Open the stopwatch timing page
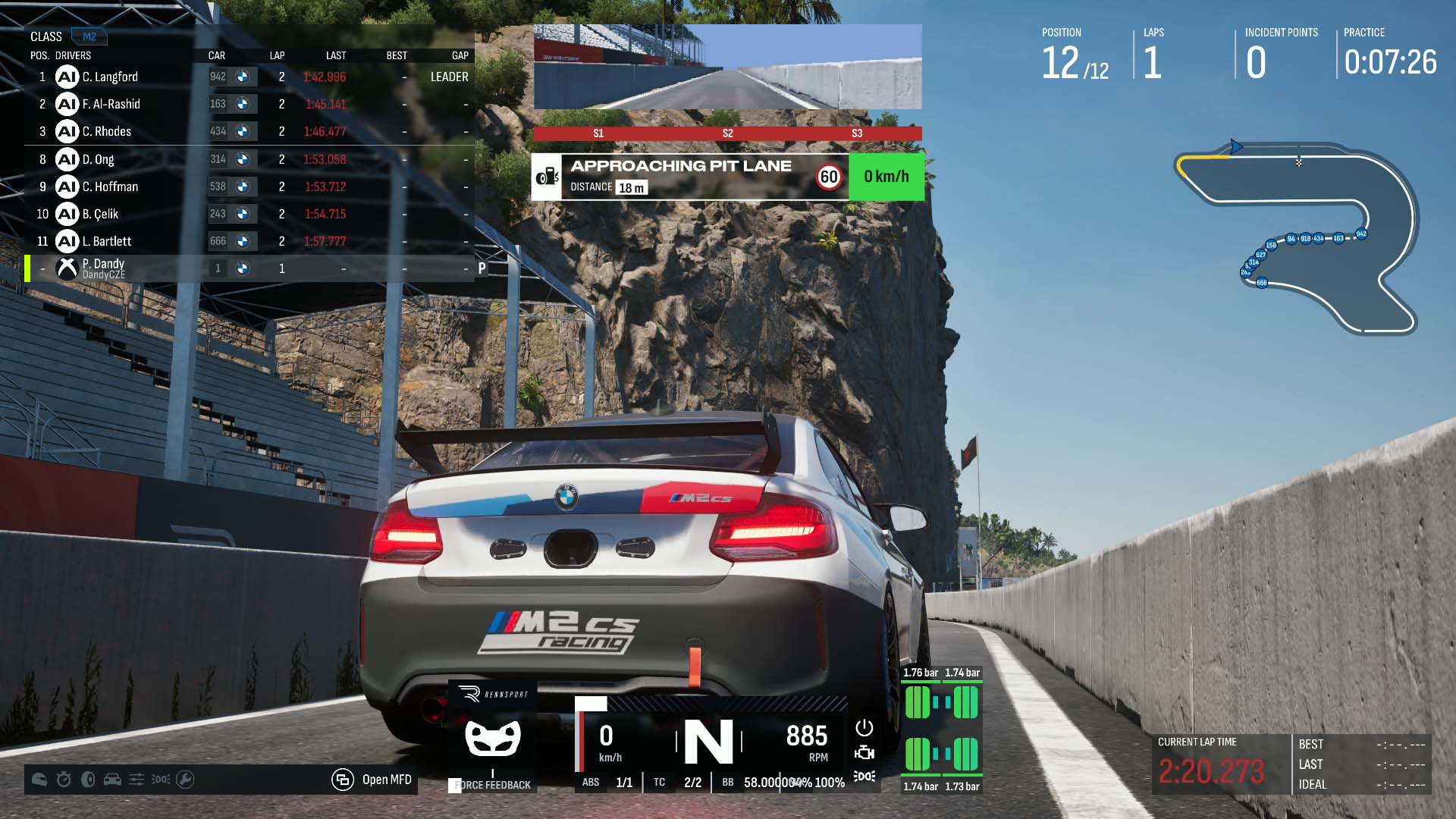This screenshot has width=1456, height=819. pos(64,780)
